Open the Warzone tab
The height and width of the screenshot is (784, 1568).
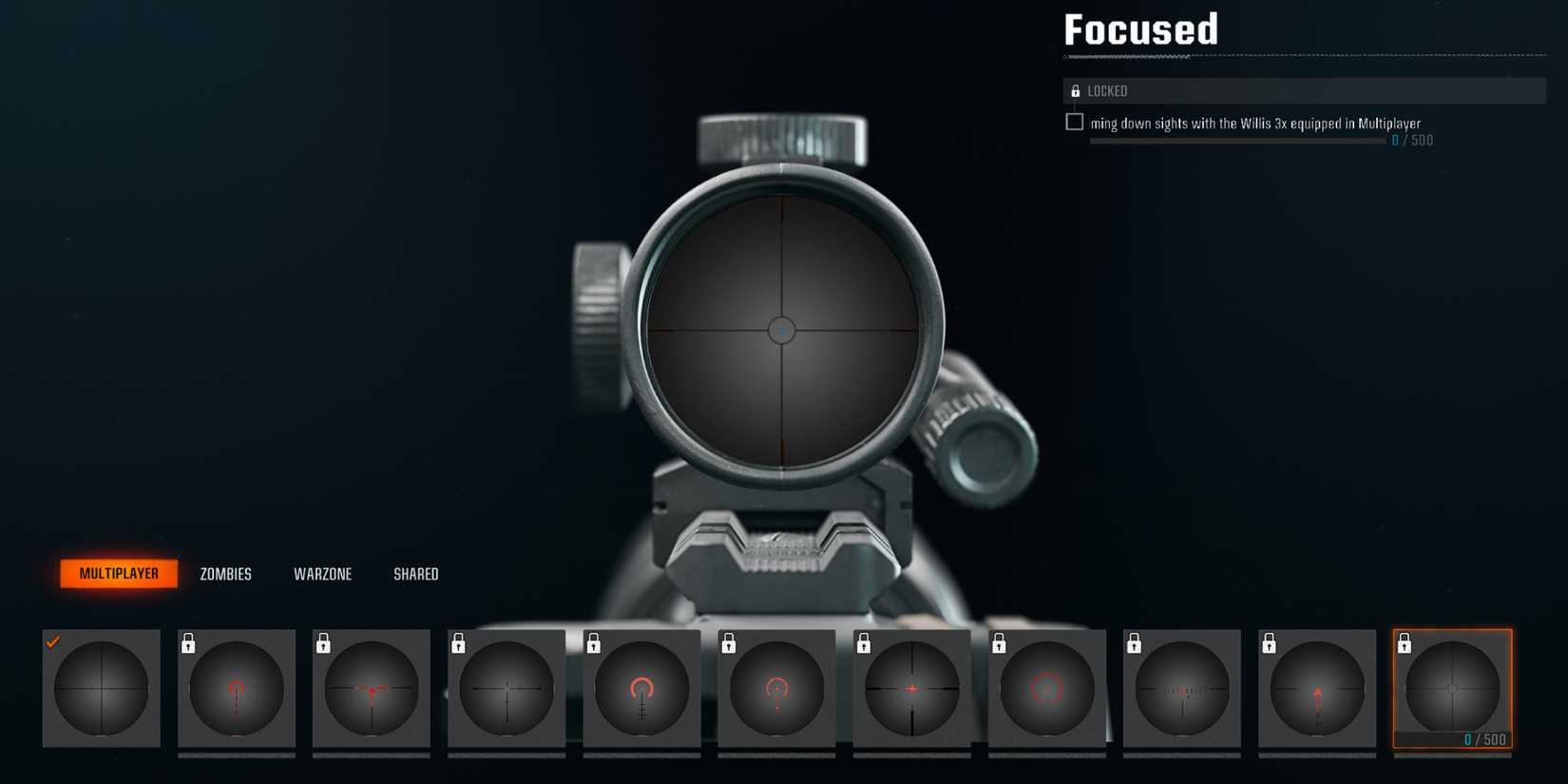322,574
